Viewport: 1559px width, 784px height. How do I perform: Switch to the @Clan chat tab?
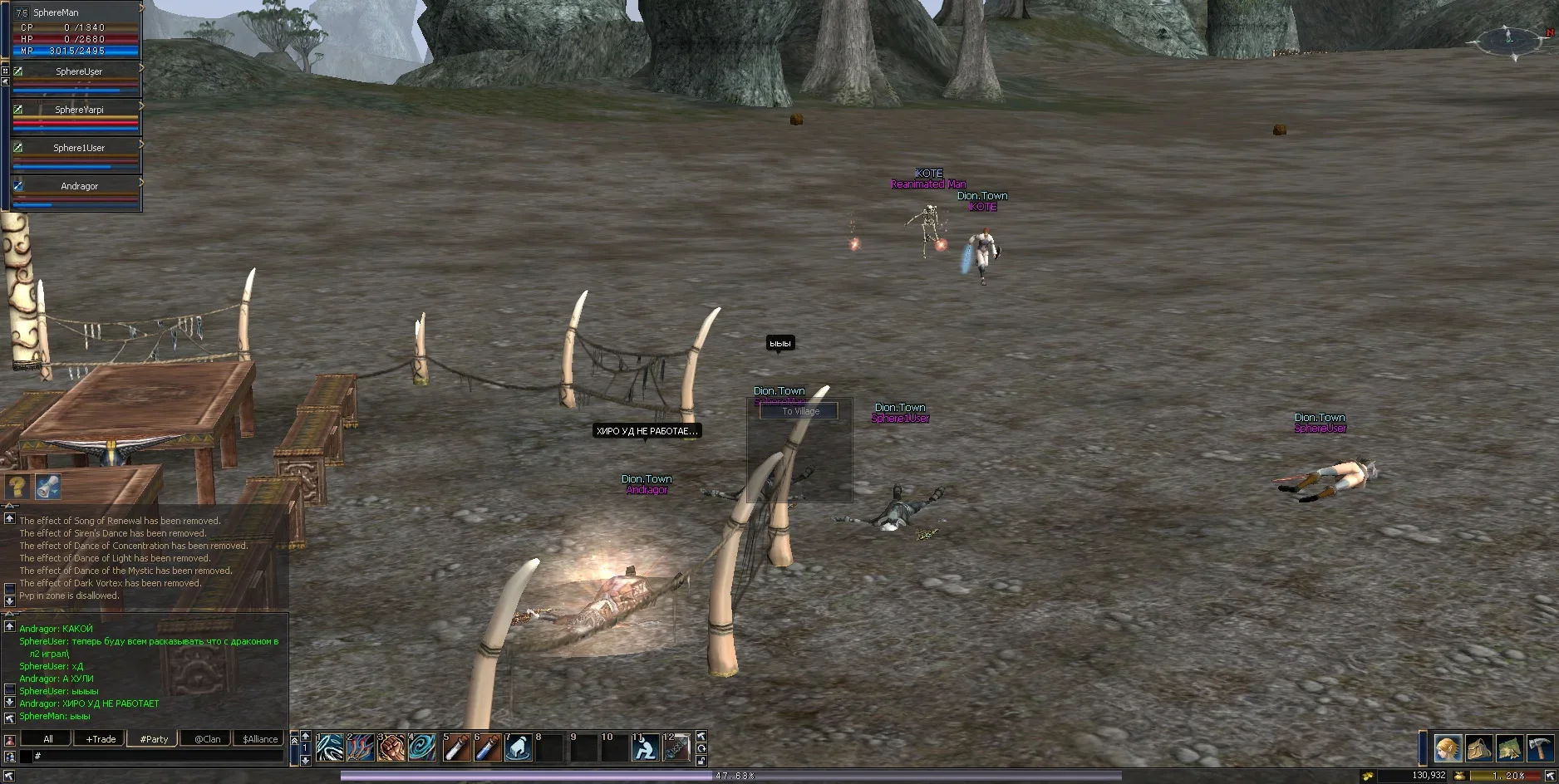pos(207,738)
